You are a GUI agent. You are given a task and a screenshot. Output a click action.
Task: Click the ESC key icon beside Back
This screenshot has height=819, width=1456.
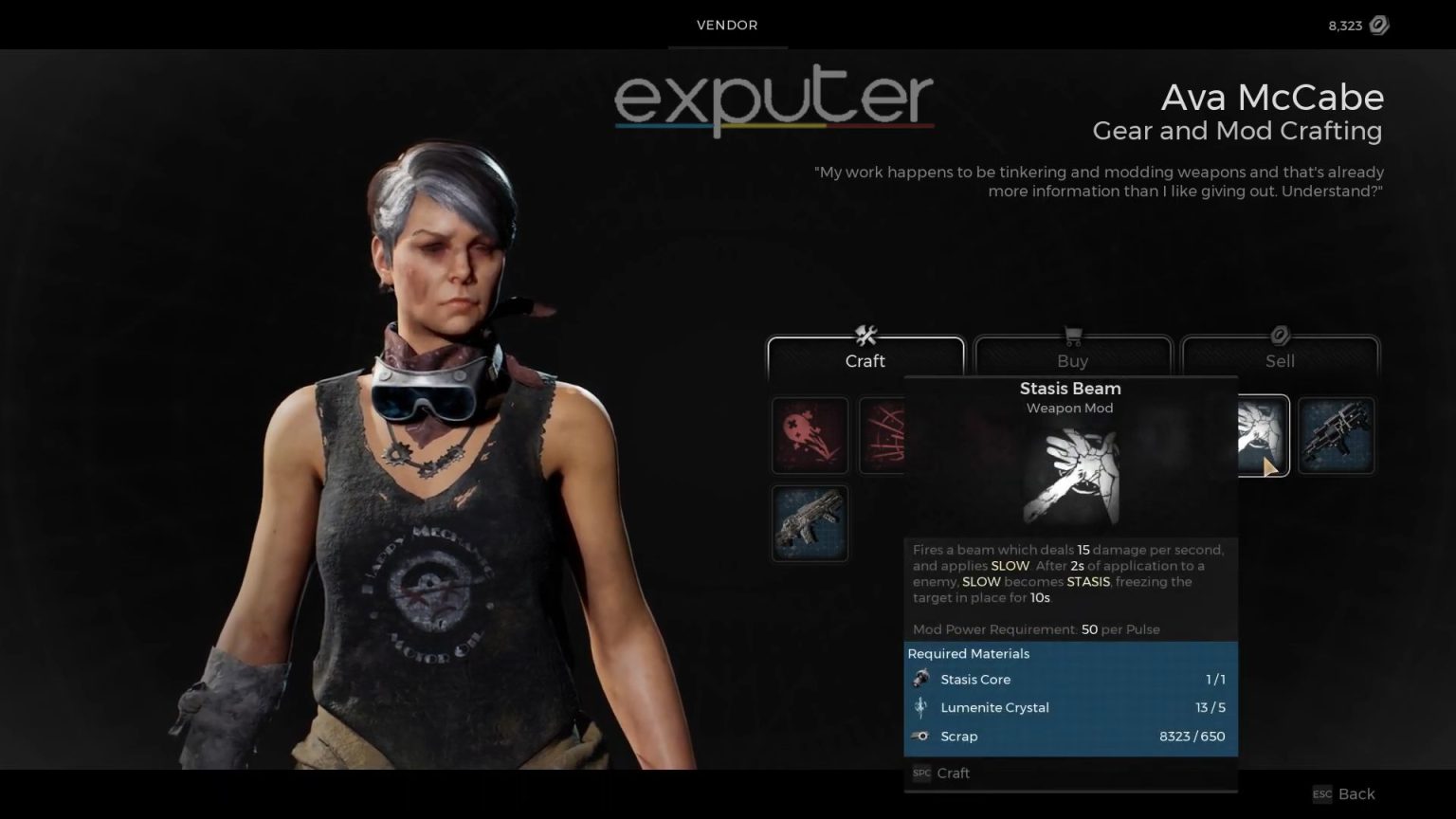point(1320,794)
